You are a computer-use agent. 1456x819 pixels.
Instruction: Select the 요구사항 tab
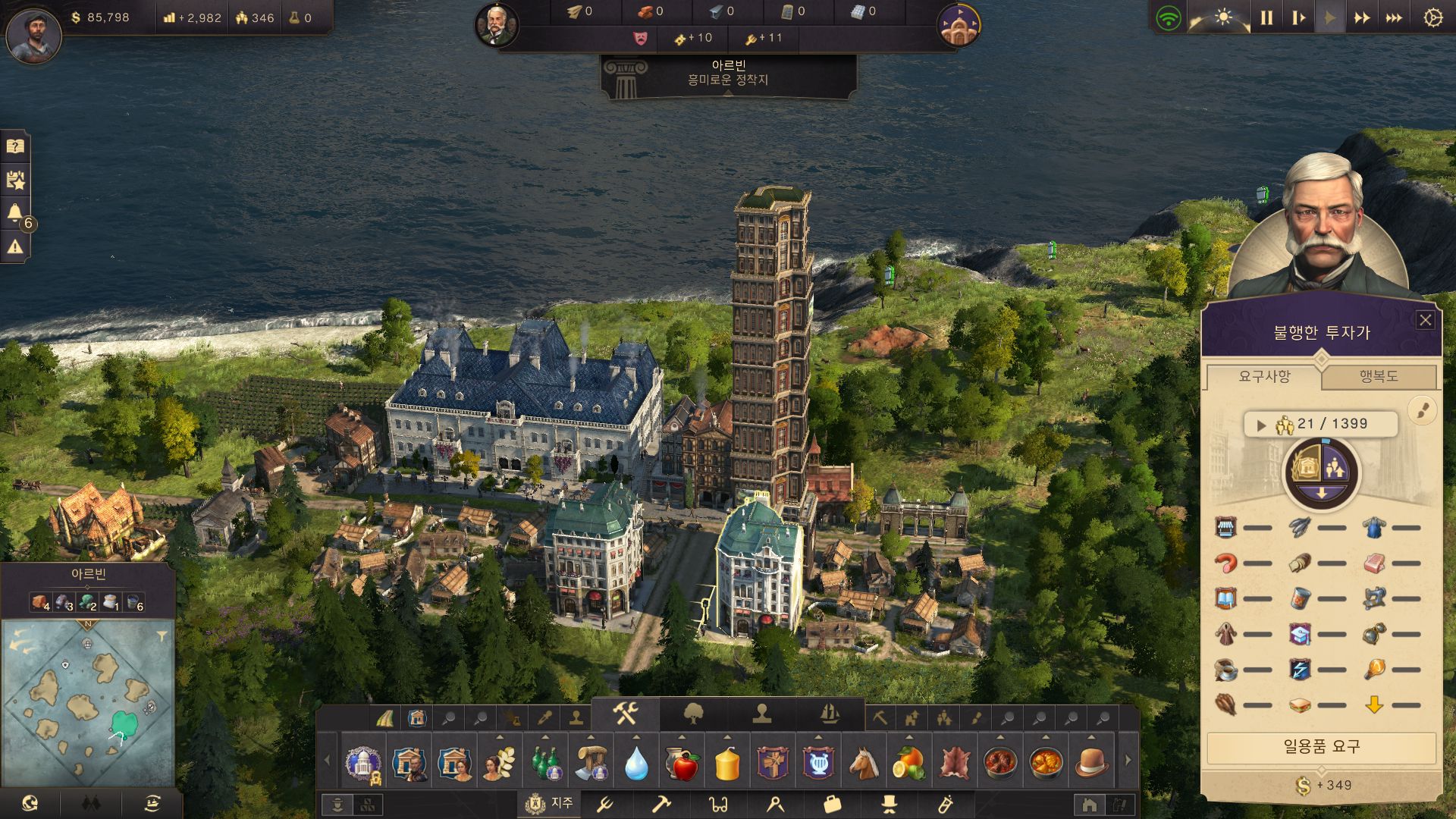pyautogui.click(x=1264, y=377)
